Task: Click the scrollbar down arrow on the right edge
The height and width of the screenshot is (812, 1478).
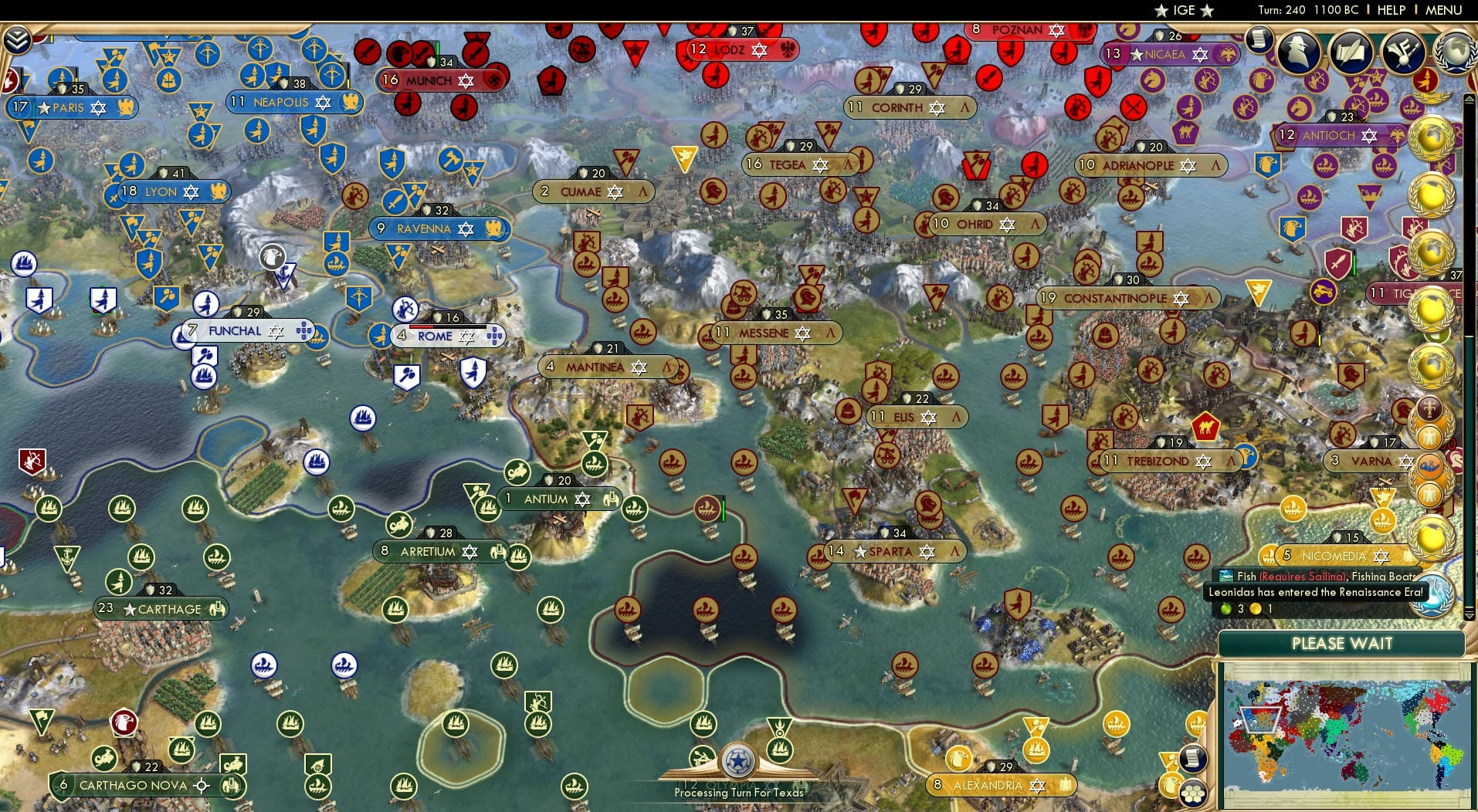Action: click(1469, 615)
